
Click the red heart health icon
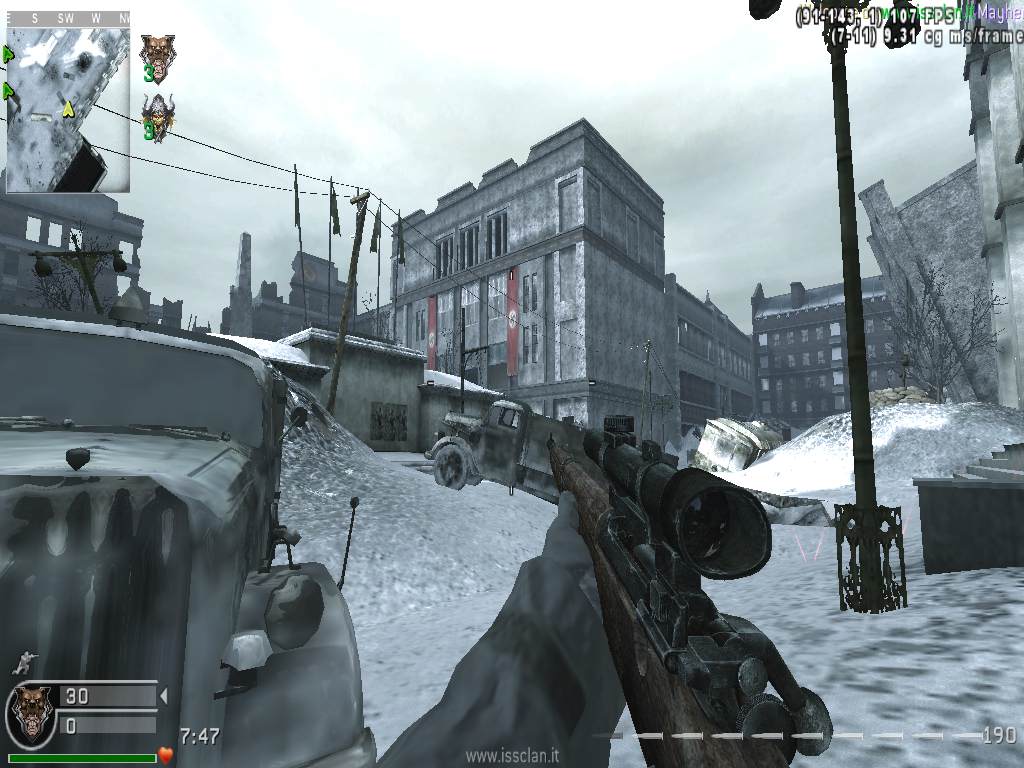click(x=166, y=754)
